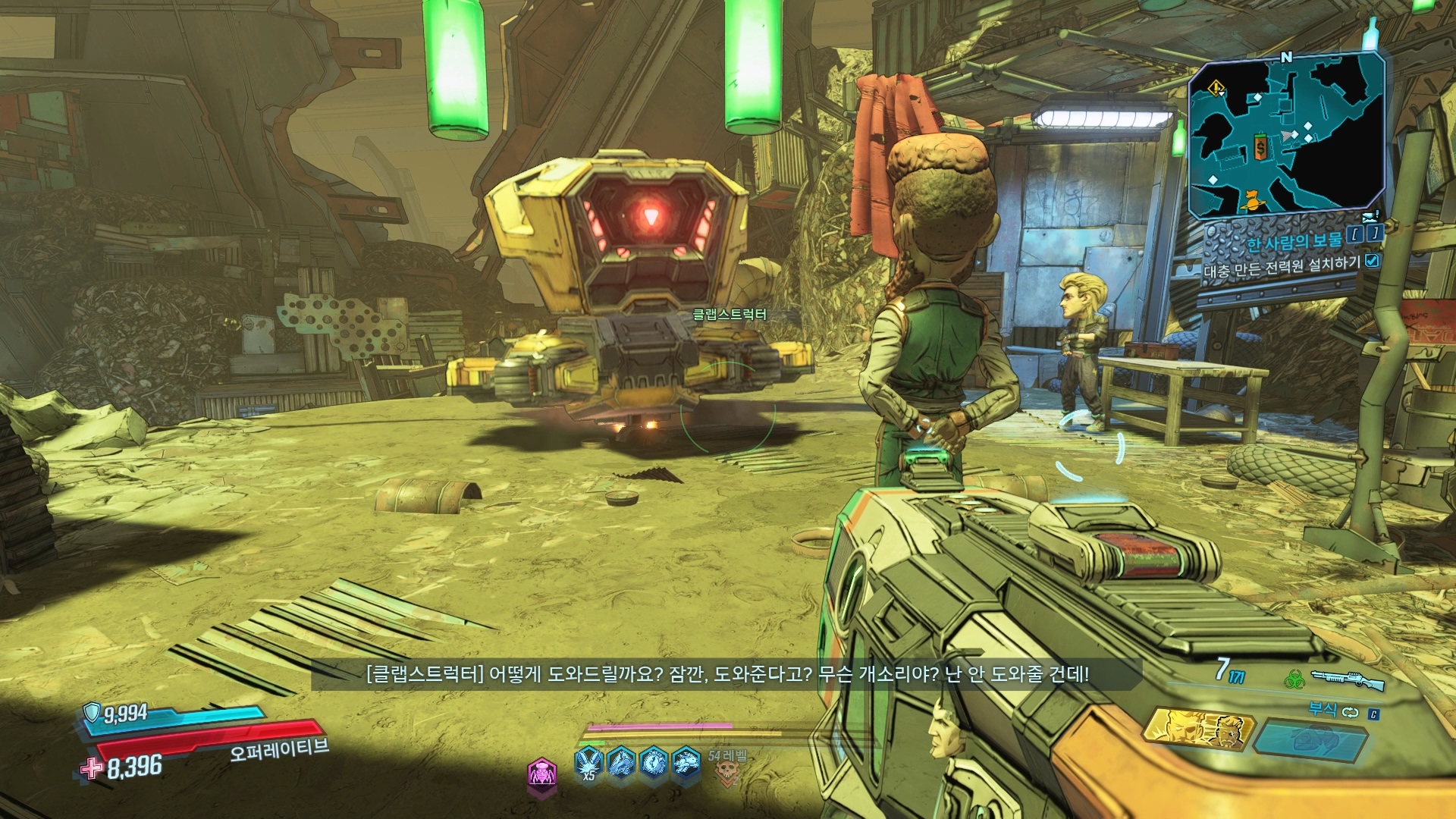Toggle the 대충 만든 전력원 설치하기 objective checkbox

1372,261
